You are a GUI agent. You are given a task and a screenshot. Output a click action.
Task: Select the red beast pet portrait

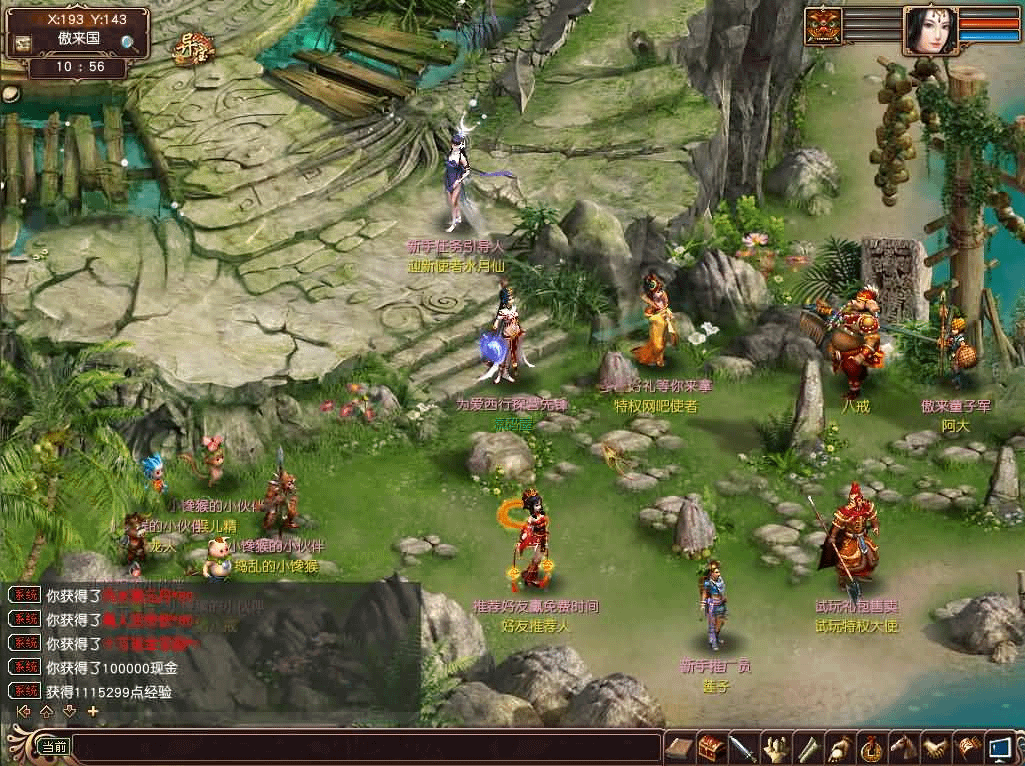823,26
